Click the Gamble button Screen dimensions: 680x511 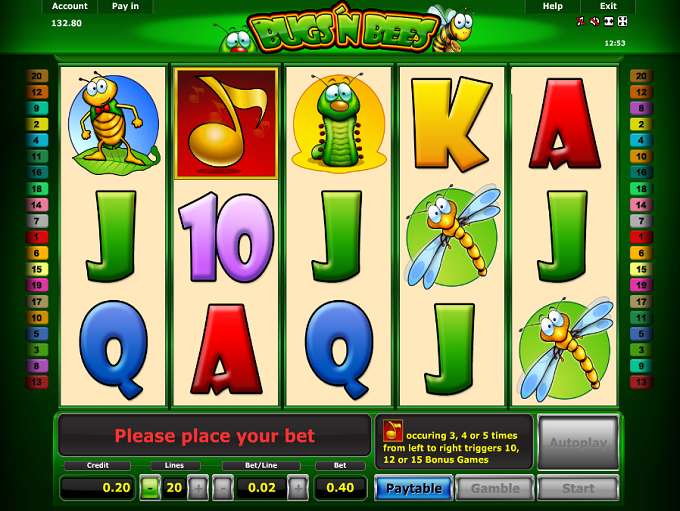pos(495,488)
